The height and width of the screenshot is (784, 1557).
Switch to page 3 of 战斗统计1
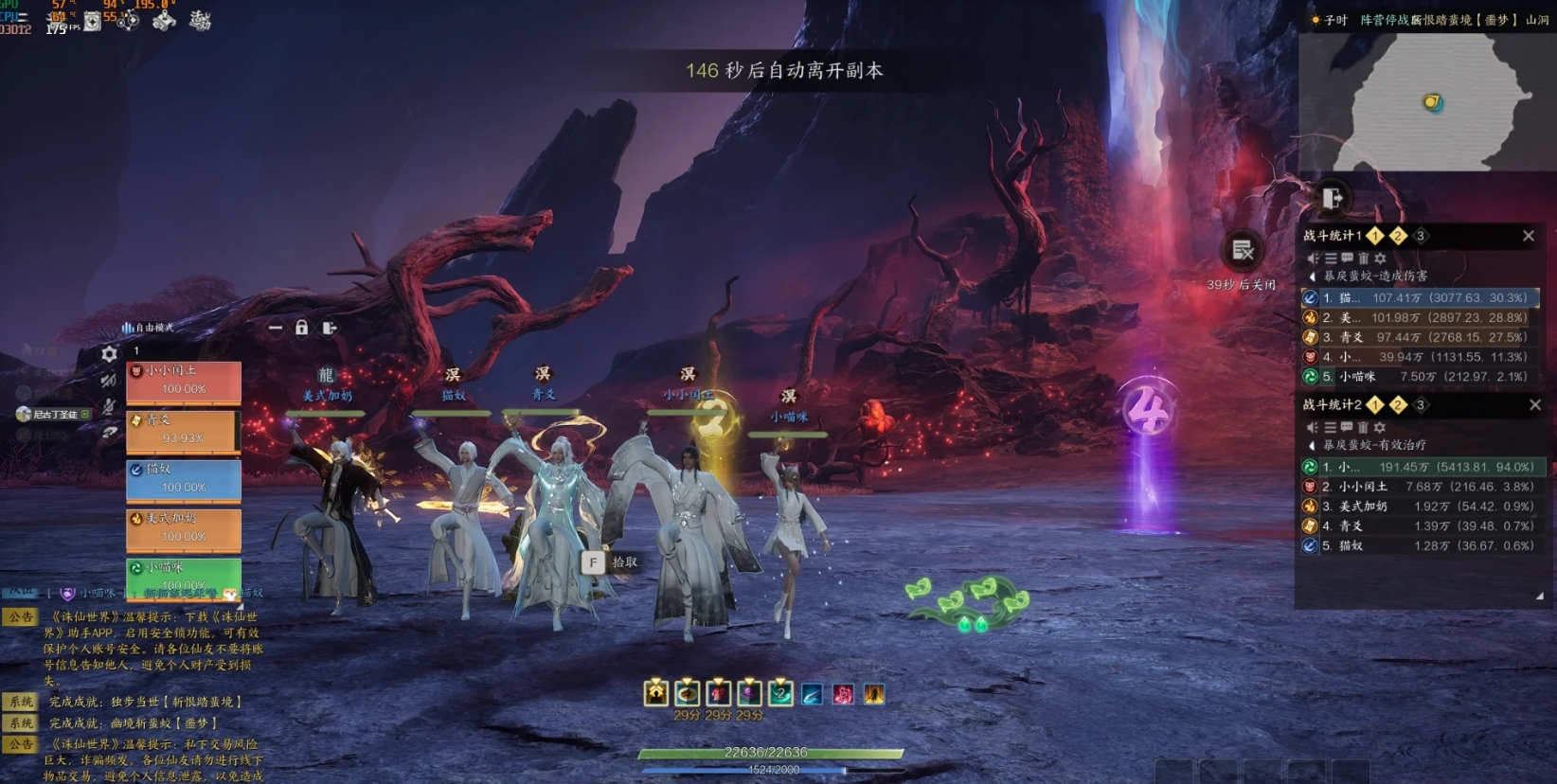click(1420, 236)
